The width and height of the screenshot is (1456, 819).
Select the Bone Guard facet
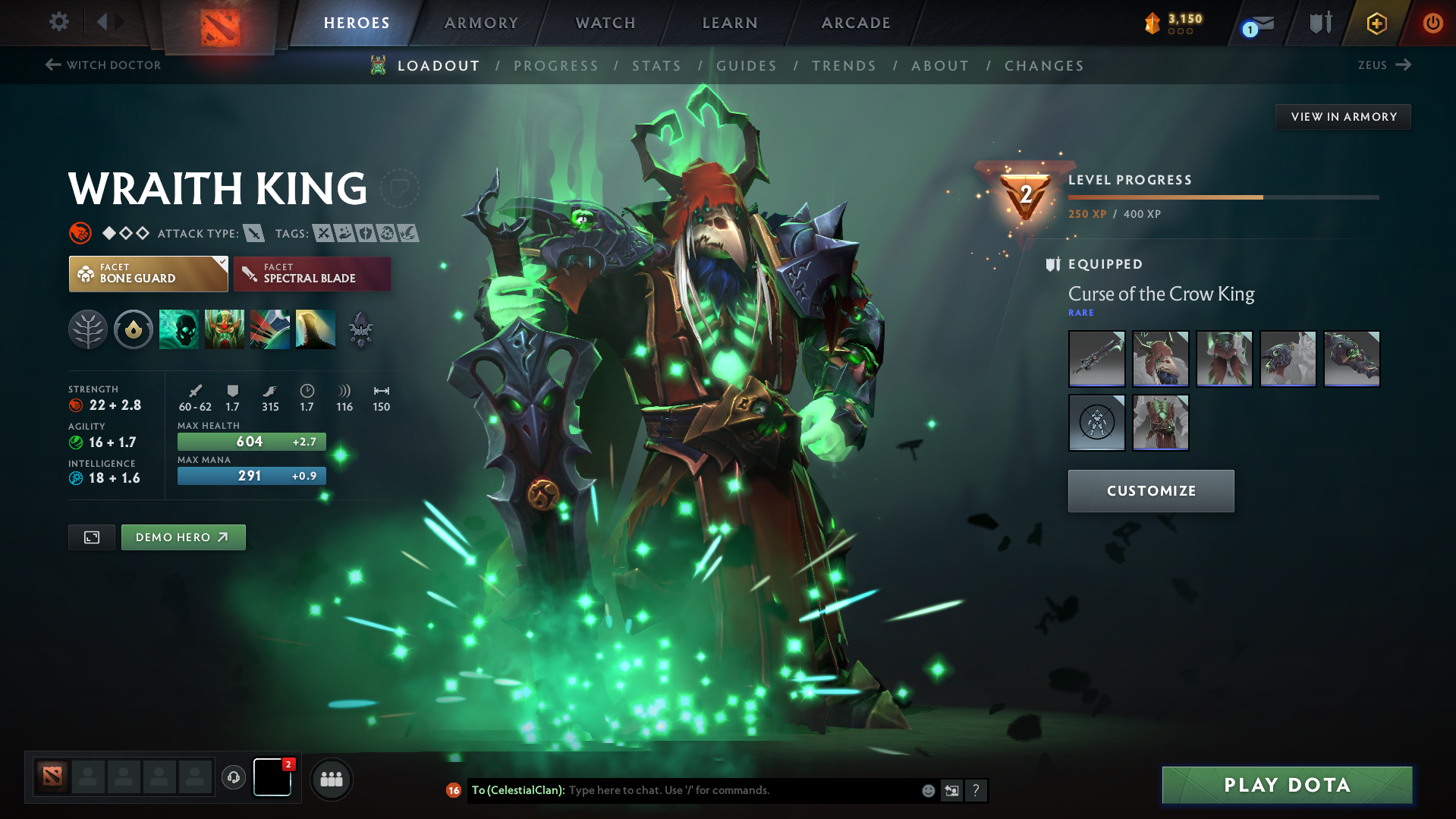pyautogui.click(x=148, y=273)
